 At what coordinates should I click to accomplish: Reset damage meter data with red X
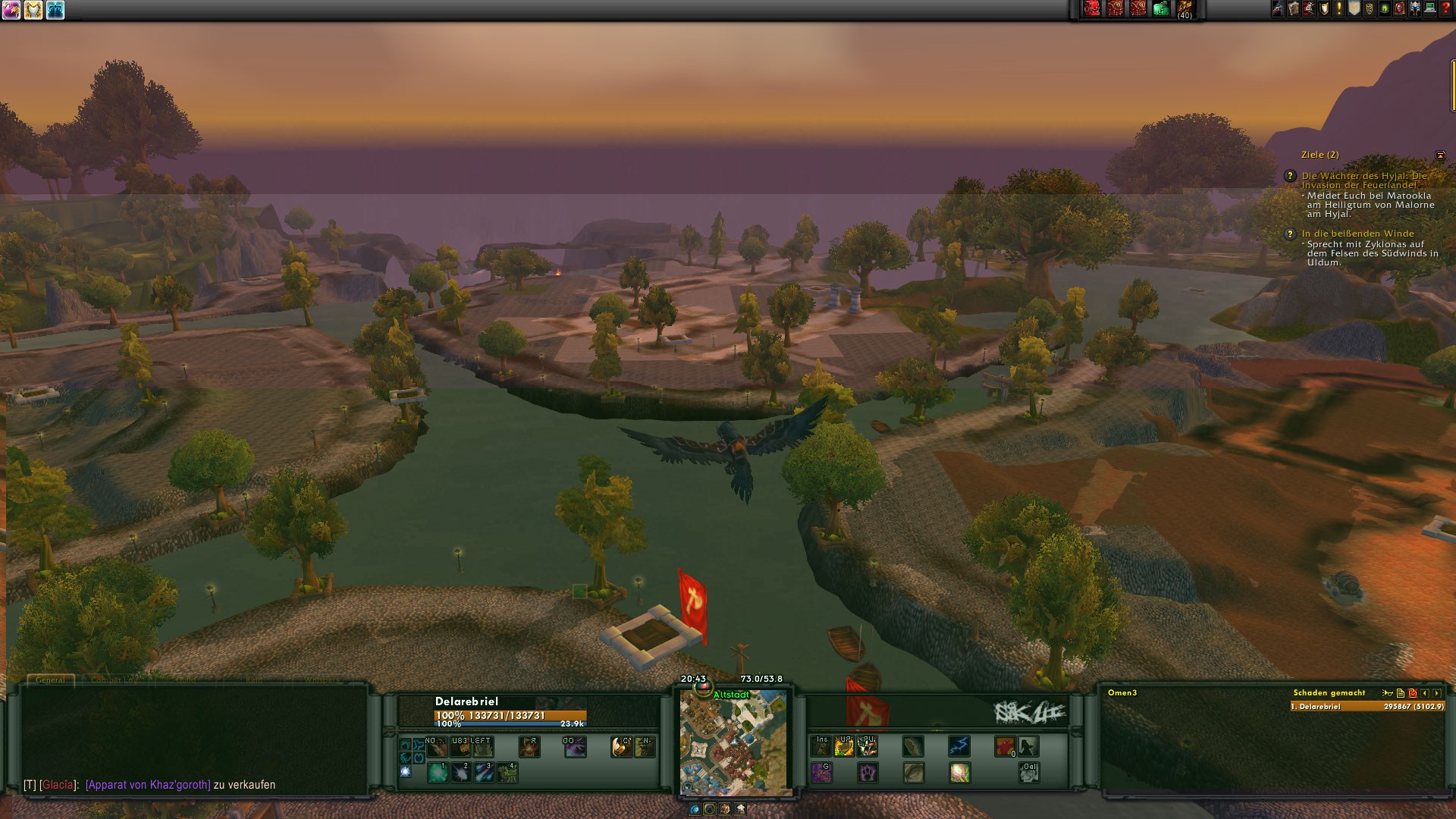[1413, 693]
